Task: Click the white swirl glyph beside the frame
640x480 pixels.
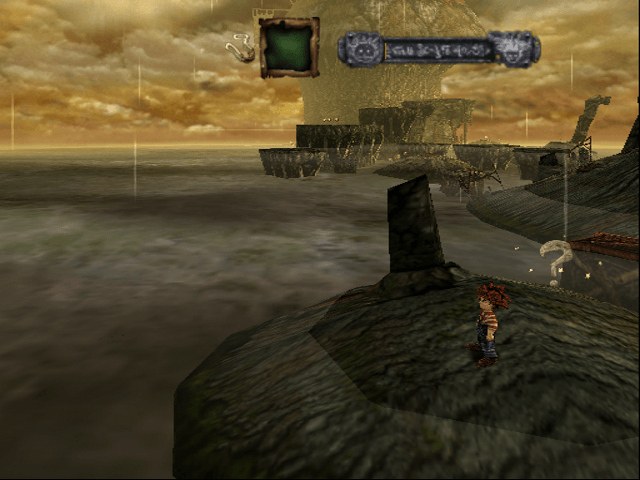Action: (x=241, y=47)
